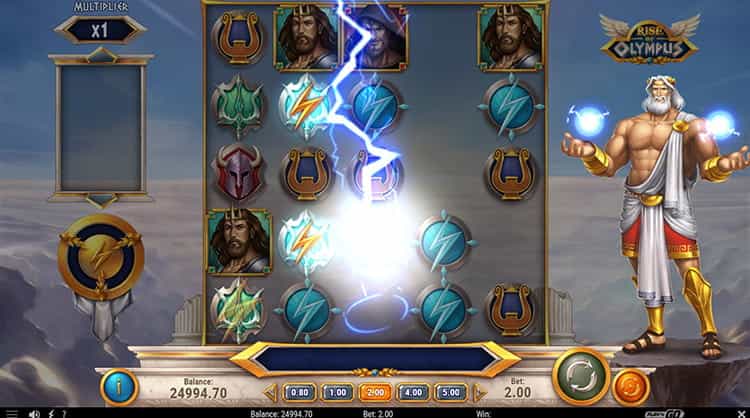Open help with the question mark icon
This screenshot has height=418, width=750.
(64, 412)
